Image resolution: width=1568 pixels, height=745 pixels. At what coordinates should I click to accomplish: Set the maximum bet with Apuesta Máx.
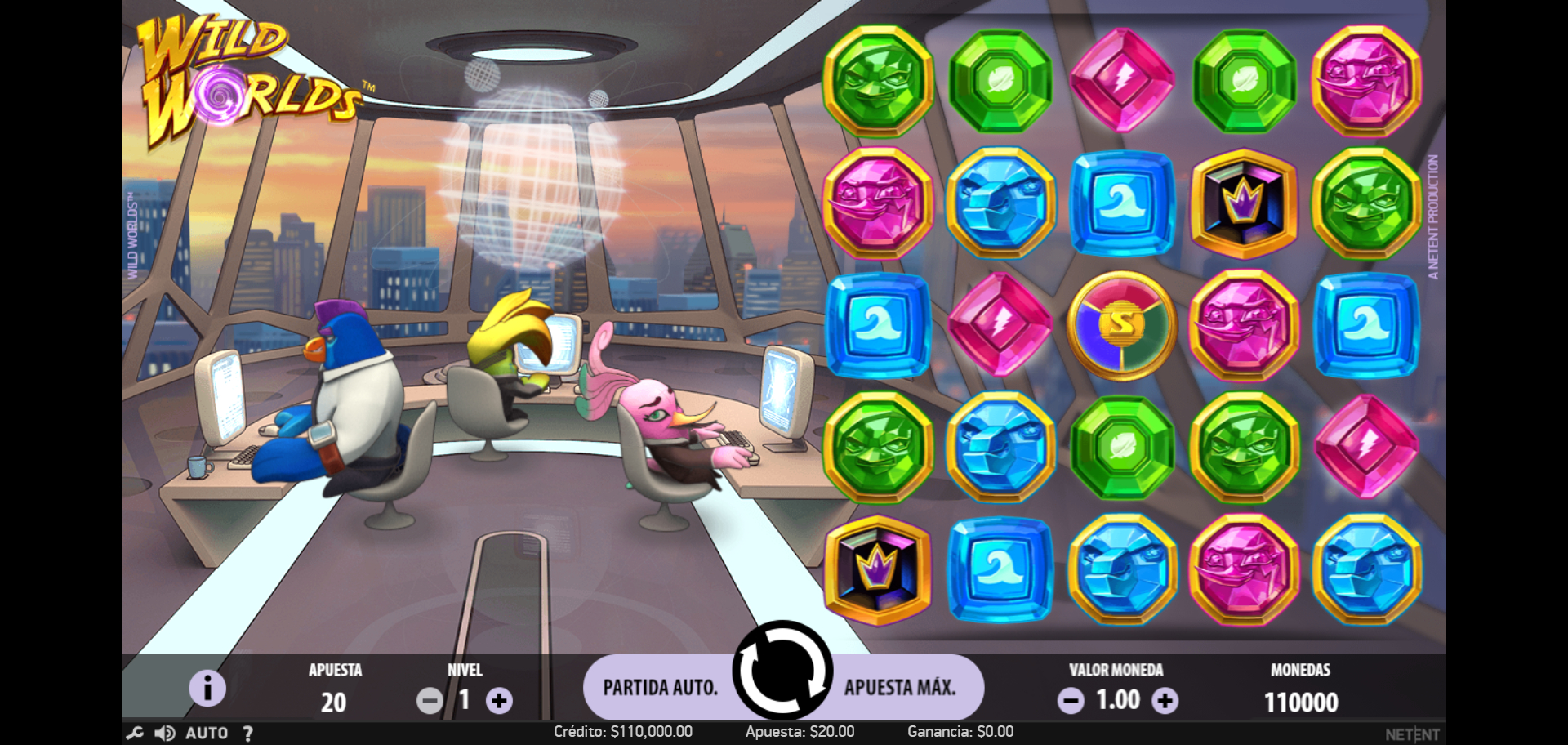(900, 688)
